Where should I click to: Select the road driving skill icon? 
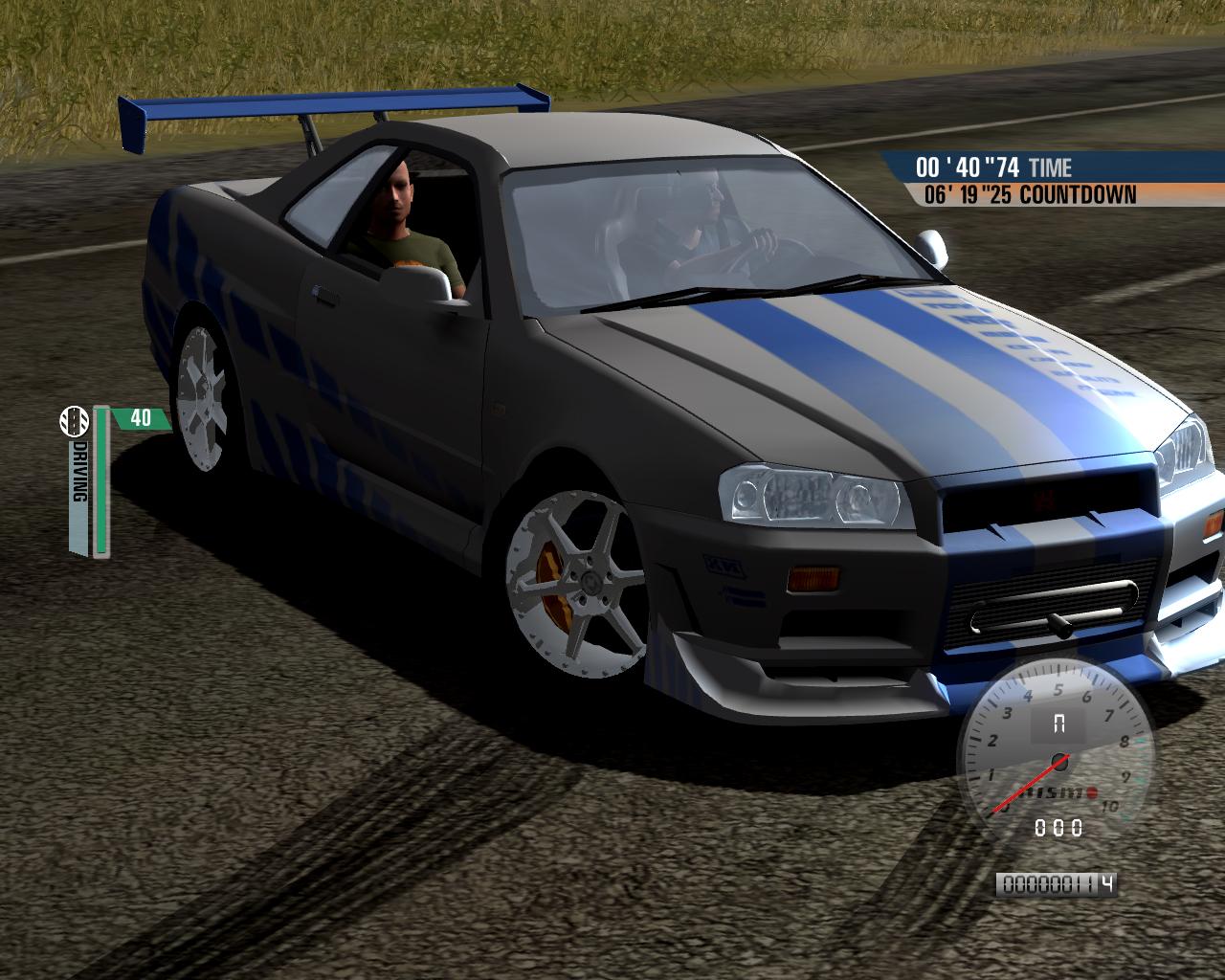click(x=77, y=421)
